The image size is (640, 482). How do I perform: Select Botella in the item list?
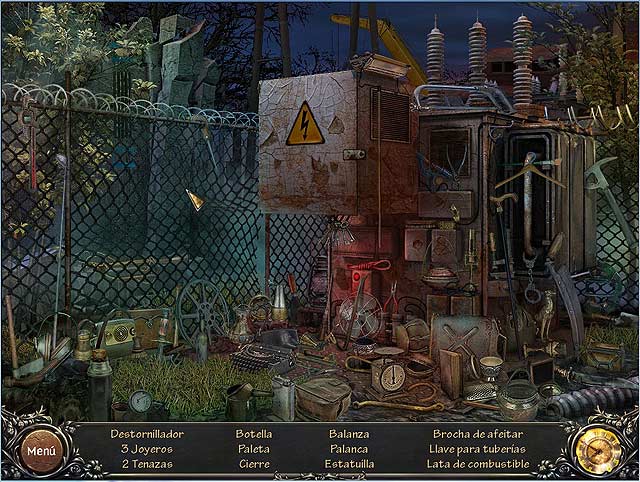[x=253, y=434]
